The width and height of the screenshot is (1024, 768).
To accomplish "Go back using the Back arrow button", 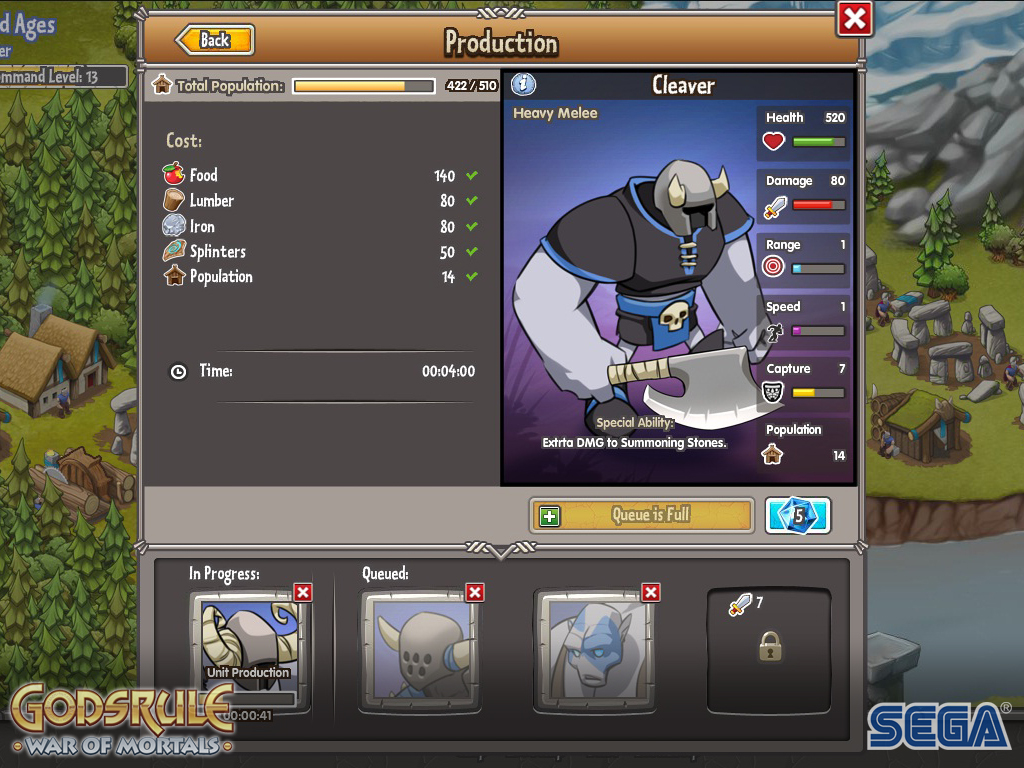I will tap(215, 40).
